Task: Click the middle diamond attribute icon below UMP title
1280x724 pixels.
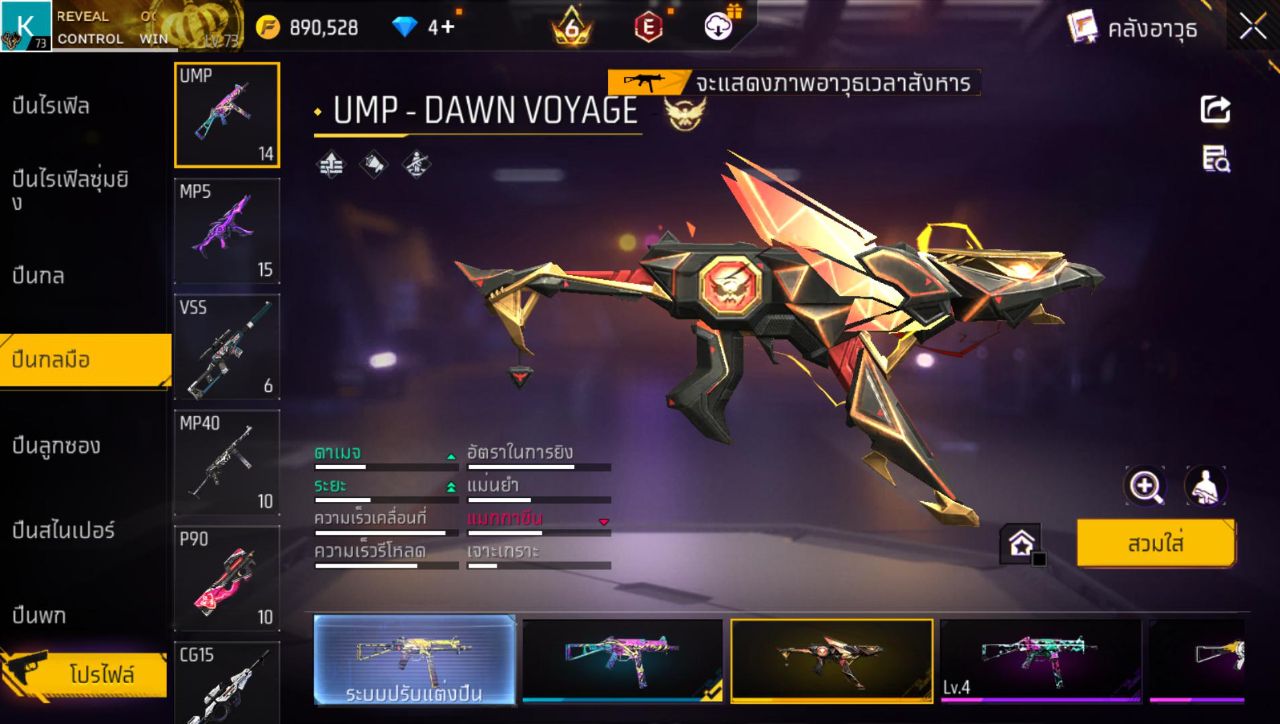Action: click(372, 163)
